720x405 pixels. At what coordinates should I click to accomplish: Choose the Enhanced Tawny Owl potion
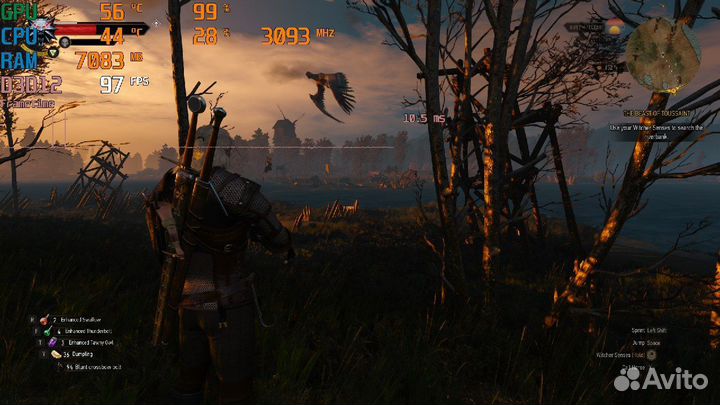[x=54, y=342]
